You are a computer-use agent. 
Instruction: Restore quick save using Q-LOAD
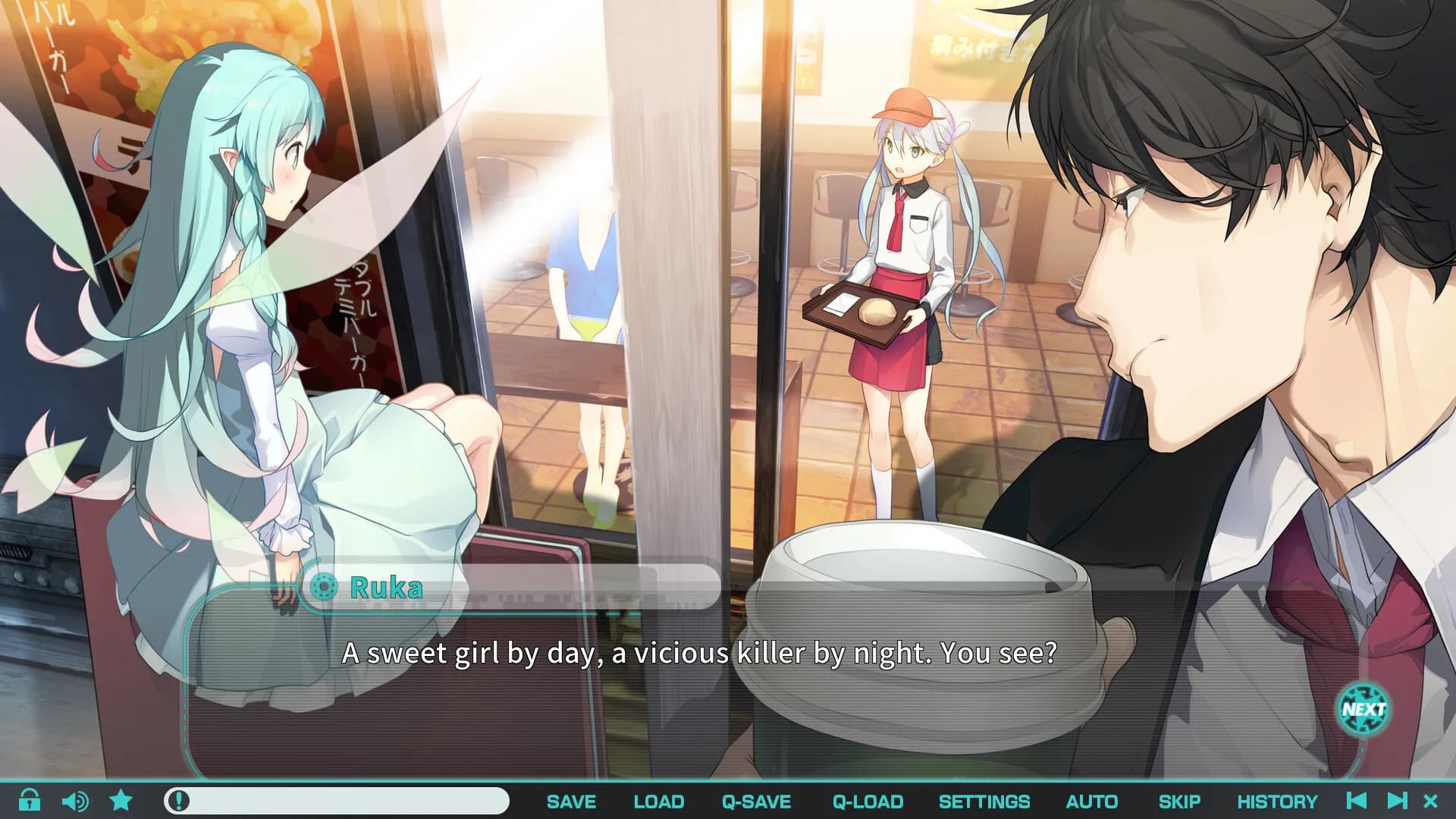point(868,802)
